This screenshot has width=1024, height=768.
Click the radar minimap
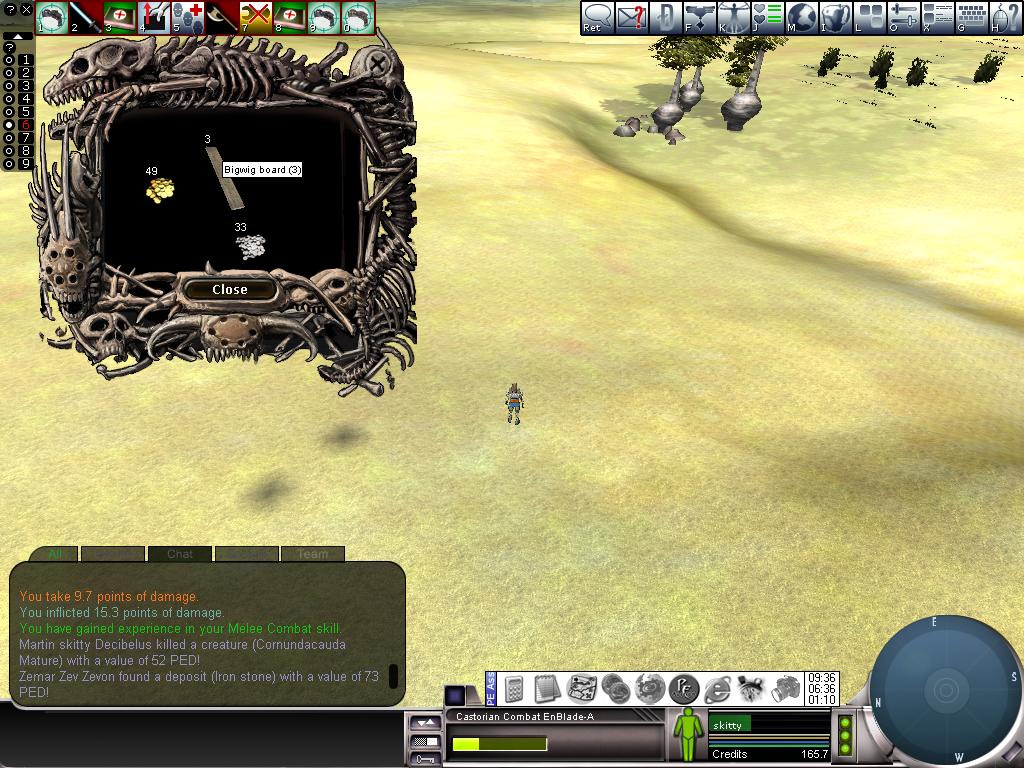[x=944, y=690]
